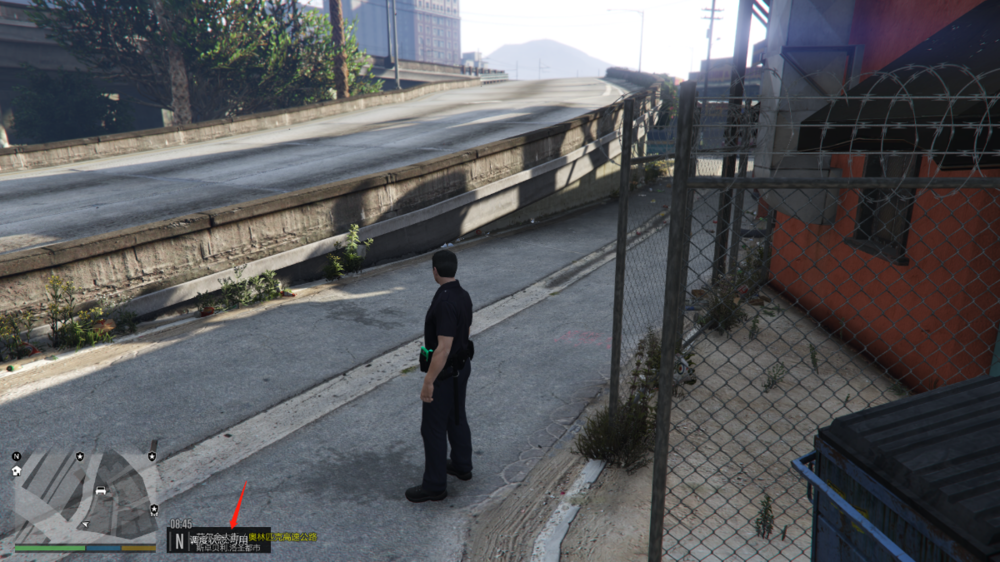Image resolution: width=1000 pixels, height=562 pixels.
Task: Click the white car blip on minimap
Action: point(101,490)
